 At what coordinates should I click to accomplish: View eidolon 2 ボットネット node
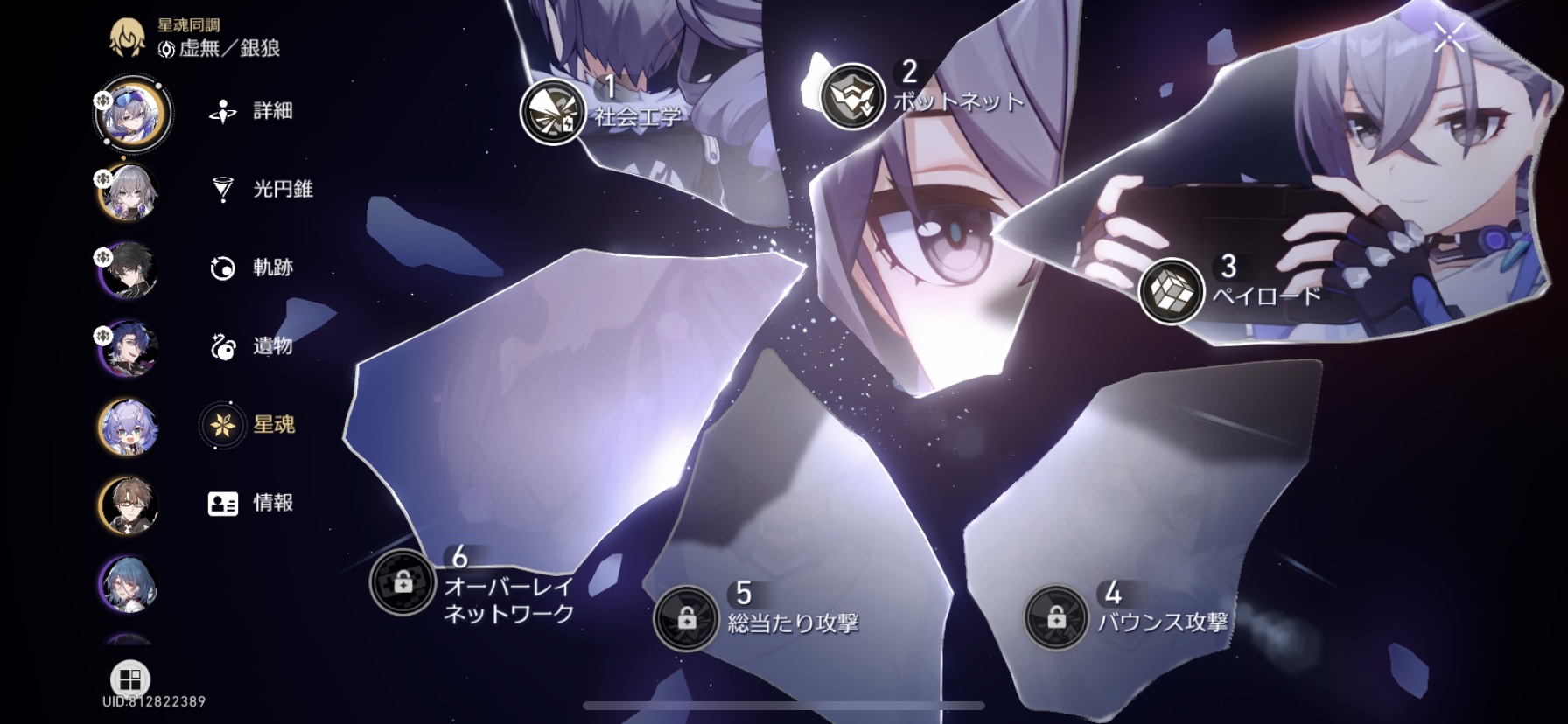point(852,96)
